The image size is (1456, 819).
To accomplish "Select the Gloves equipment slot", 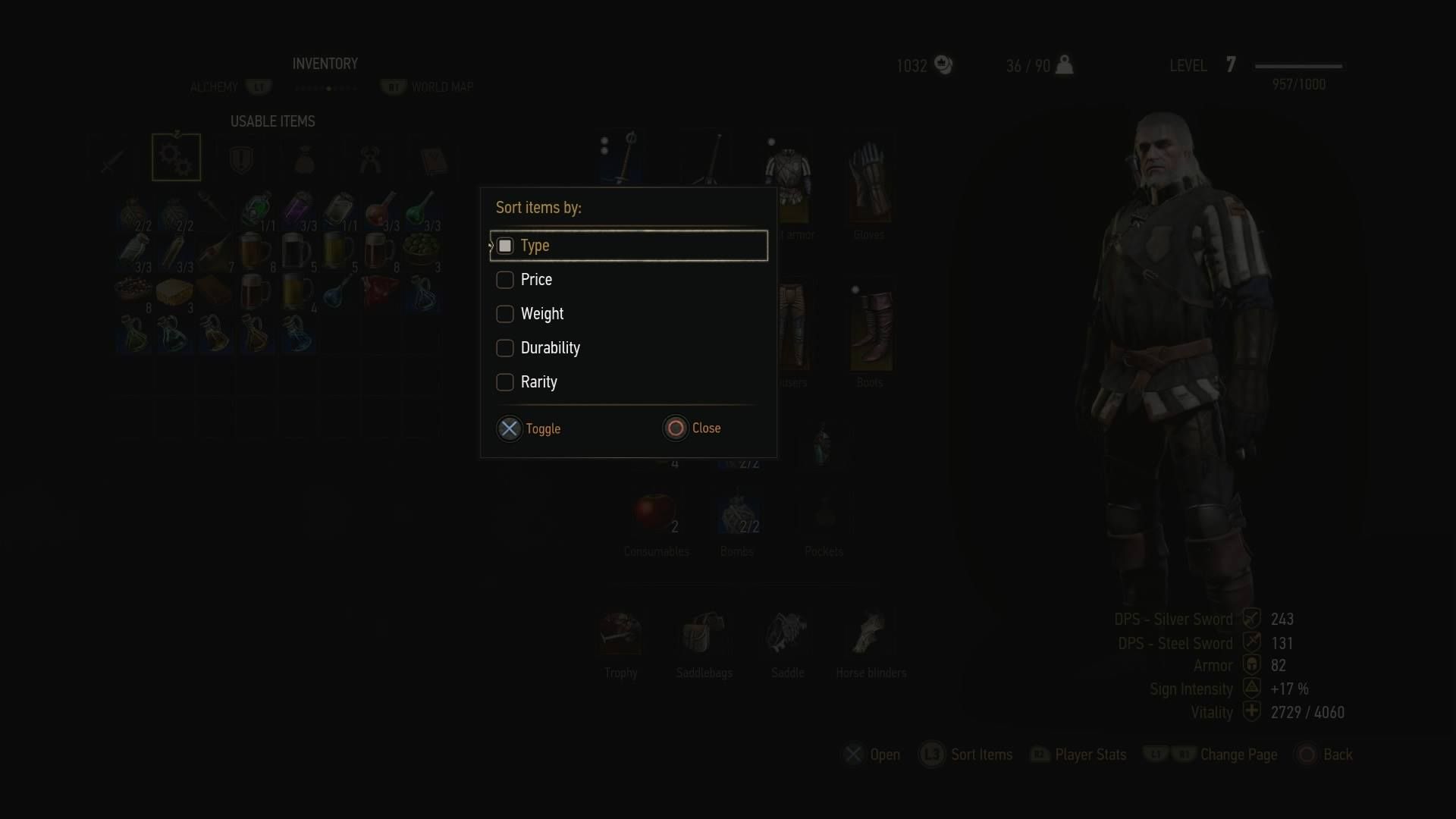I will pyautogui.click(x=870, y=182).
